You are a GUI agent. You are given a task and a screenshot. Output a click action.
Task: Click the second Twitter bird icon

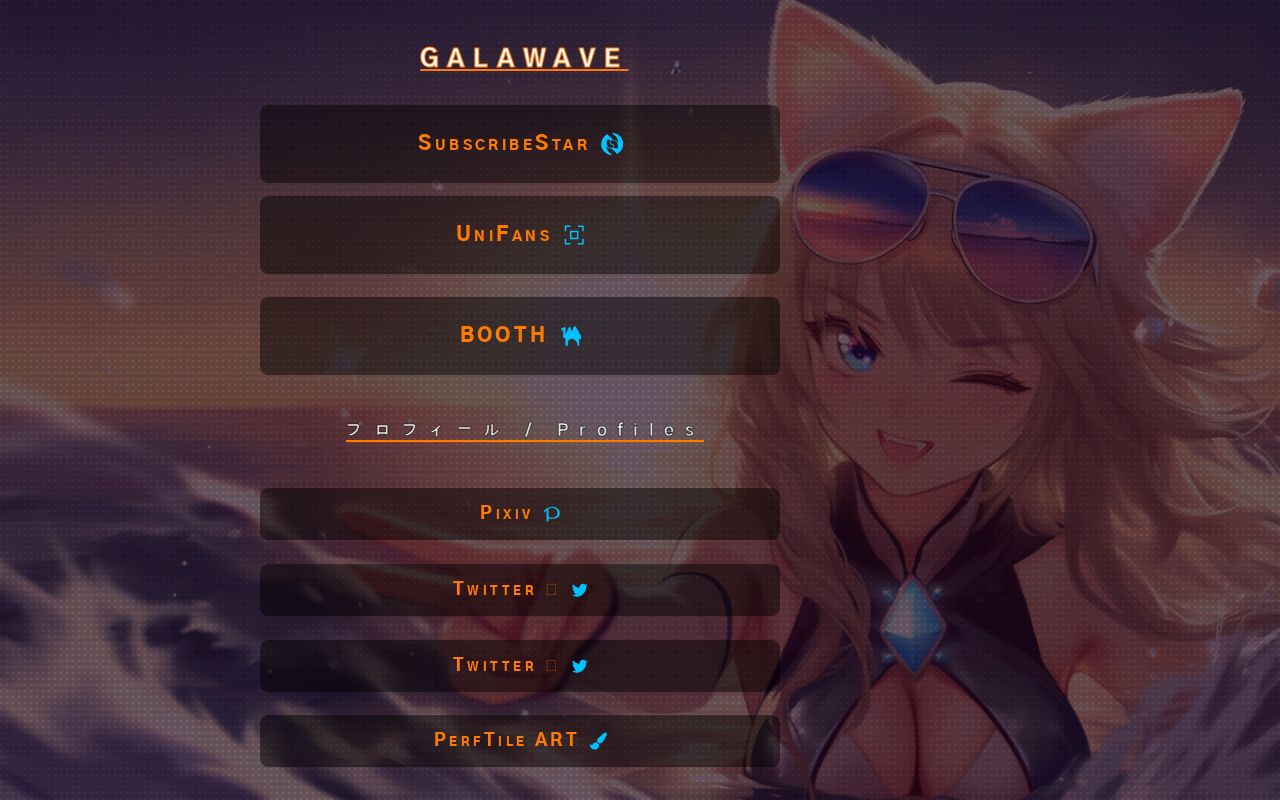[579, 665]
